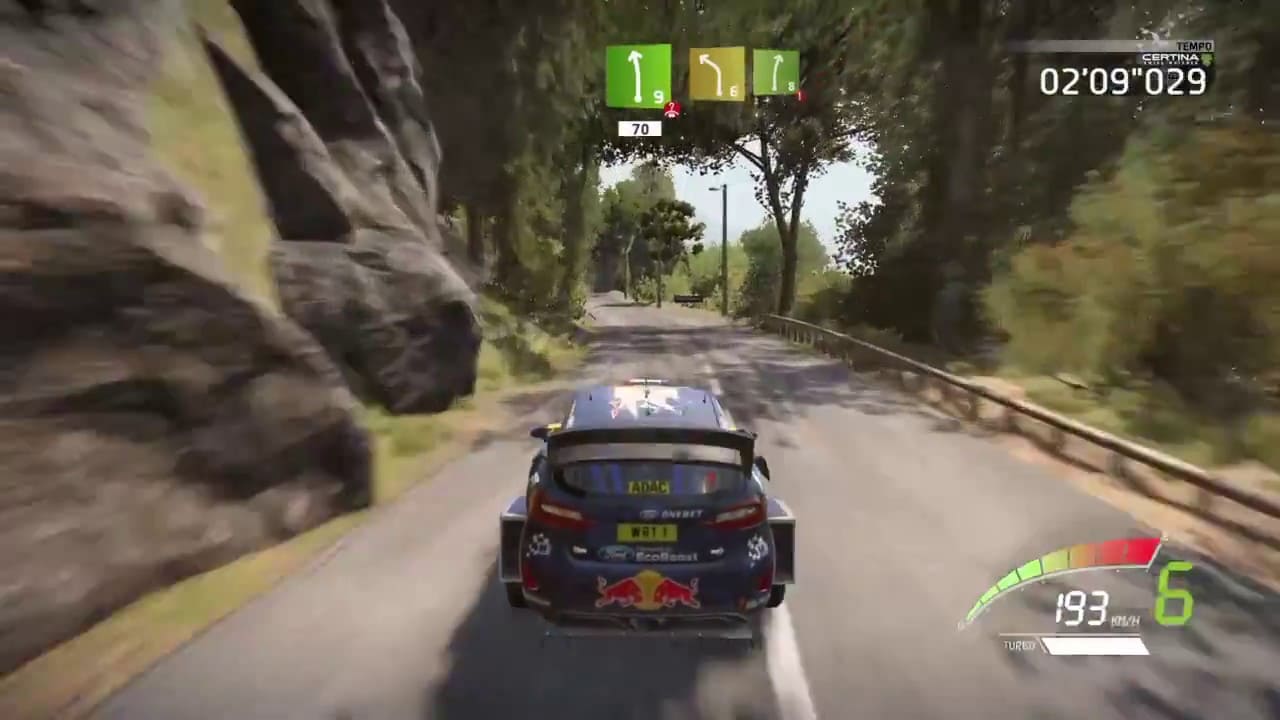Click the red jump warning badge
The height and width of the screenshot is (720, 1280).
[673, 109]
